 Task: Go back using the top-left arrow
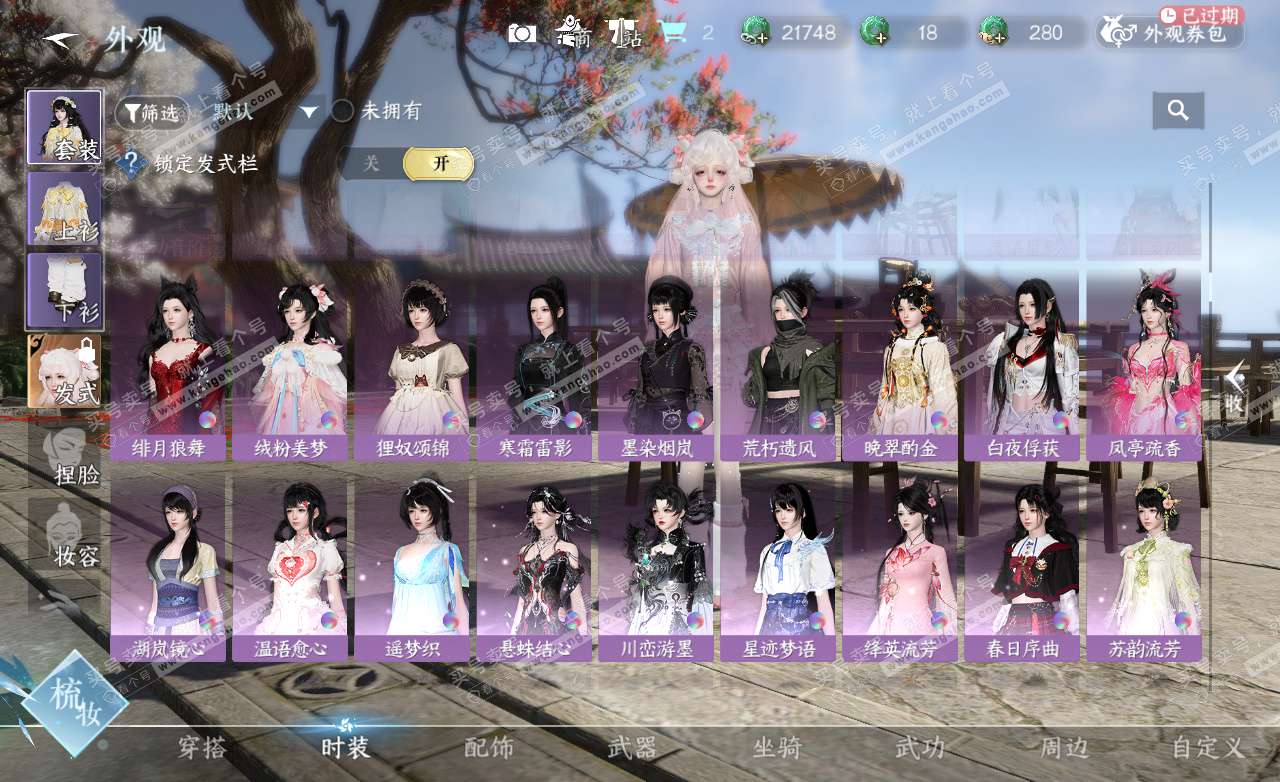click(x=60, y=40)
